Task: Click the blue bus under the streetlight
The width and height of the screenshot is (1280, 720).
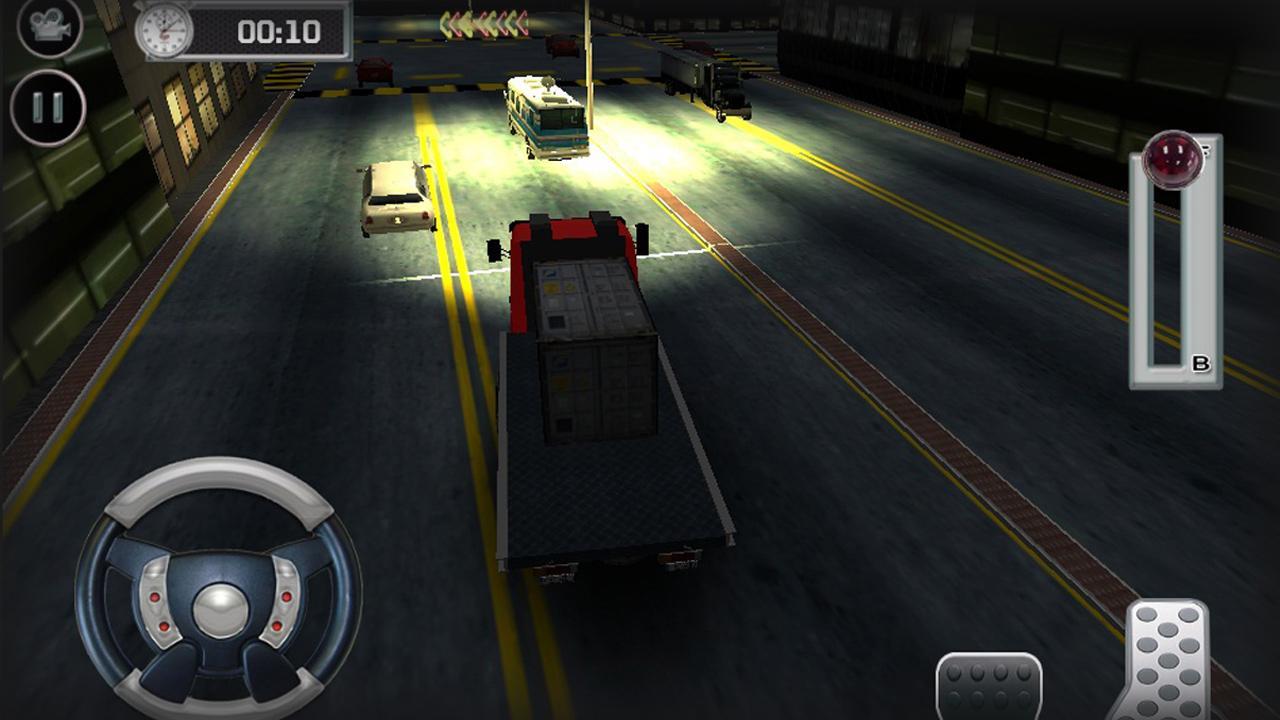Action: coord(545,115)
